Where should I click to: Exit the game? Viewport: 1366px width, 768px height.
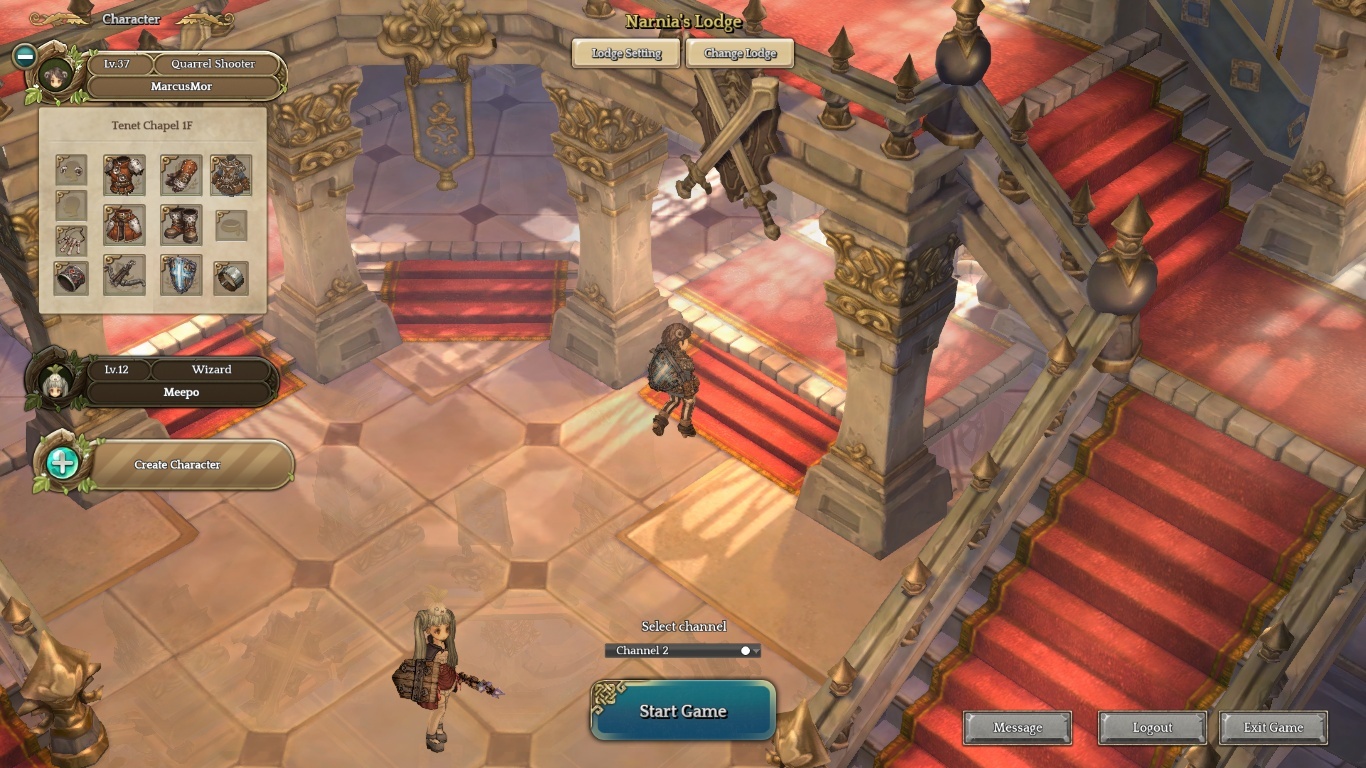(1273, 728)
